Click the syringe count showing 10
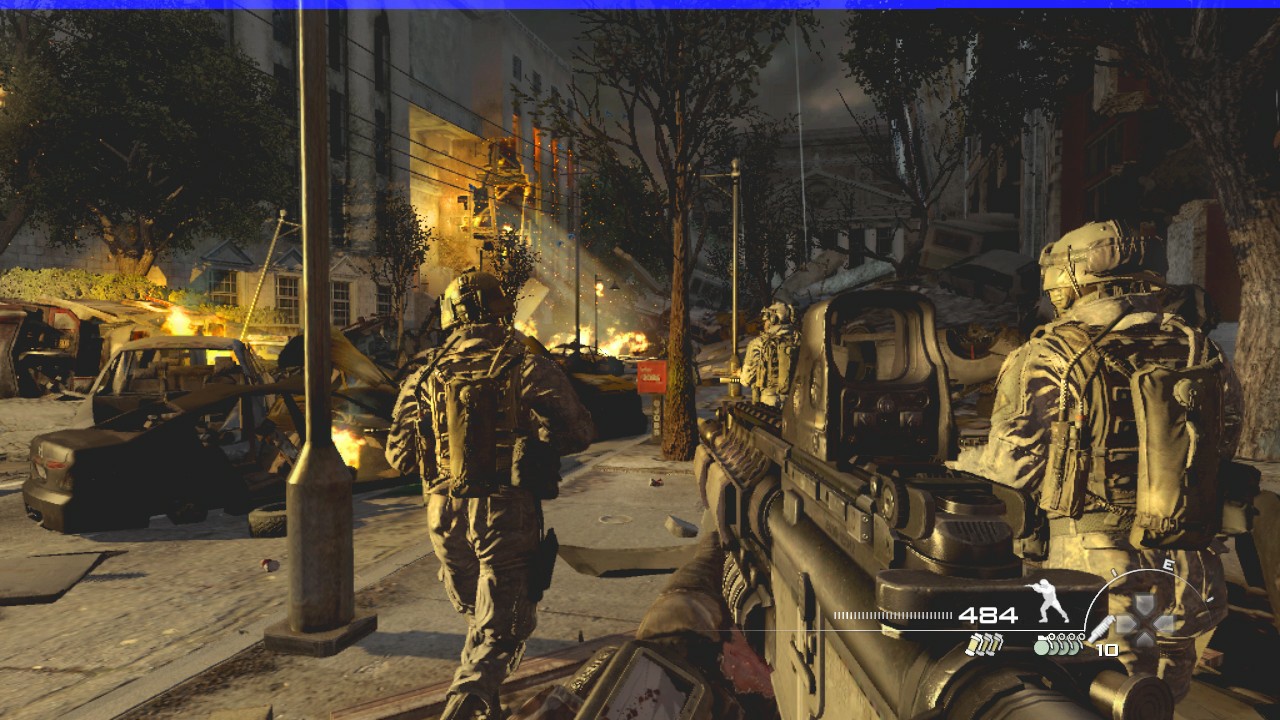Image resolution: width=1280 pixels, height=720 pixels. (1108, 649)
